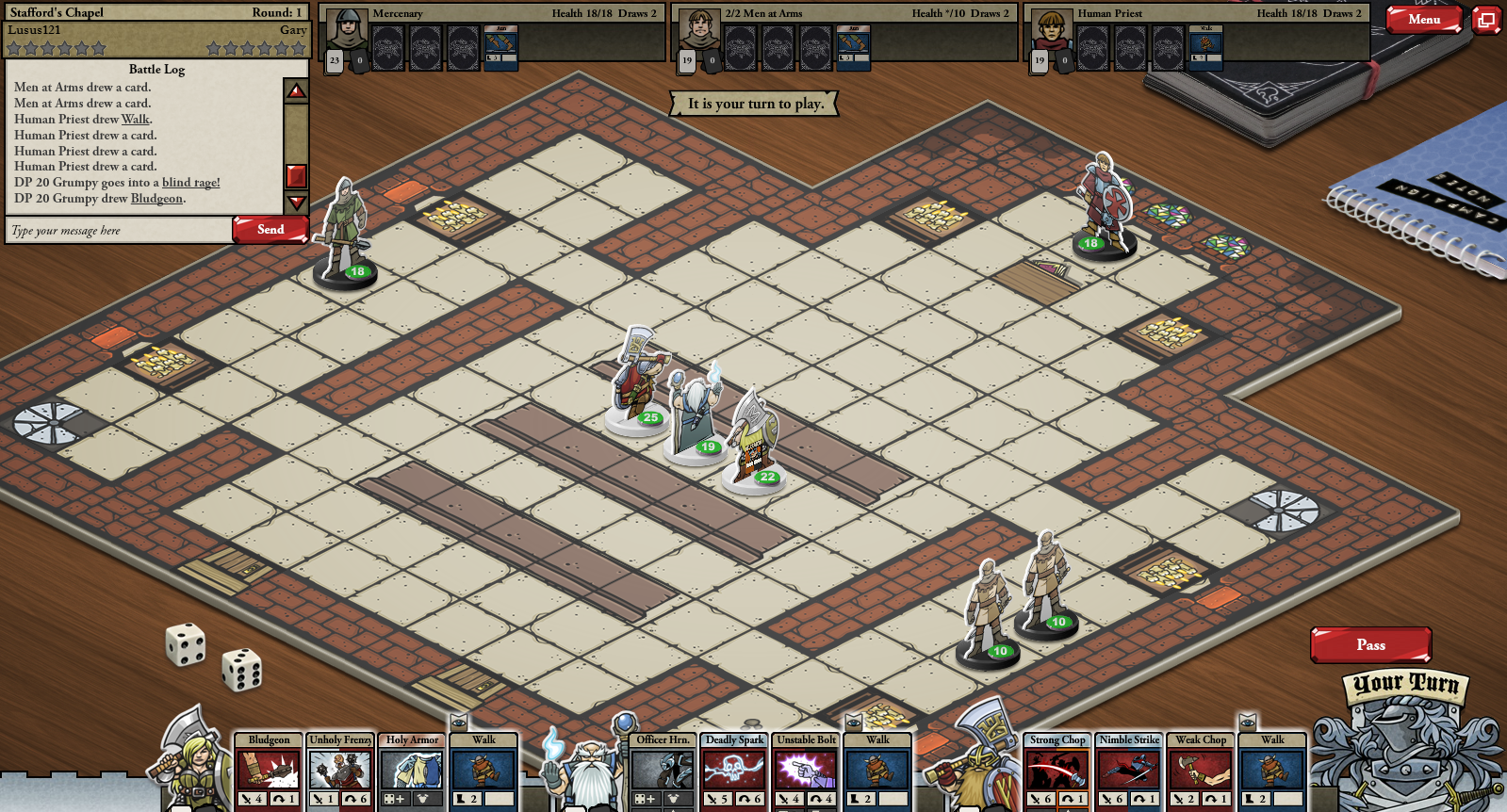Select the Mercenary enemy portrait

(346, 30)
